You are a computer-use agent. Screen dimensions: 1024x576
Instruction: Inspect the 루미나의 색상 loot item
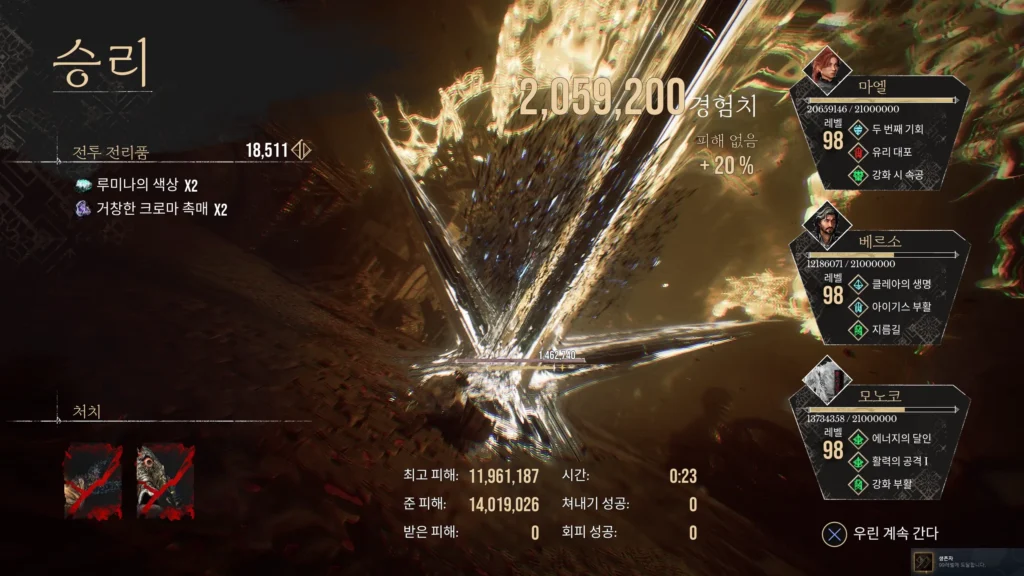(84, 185)
